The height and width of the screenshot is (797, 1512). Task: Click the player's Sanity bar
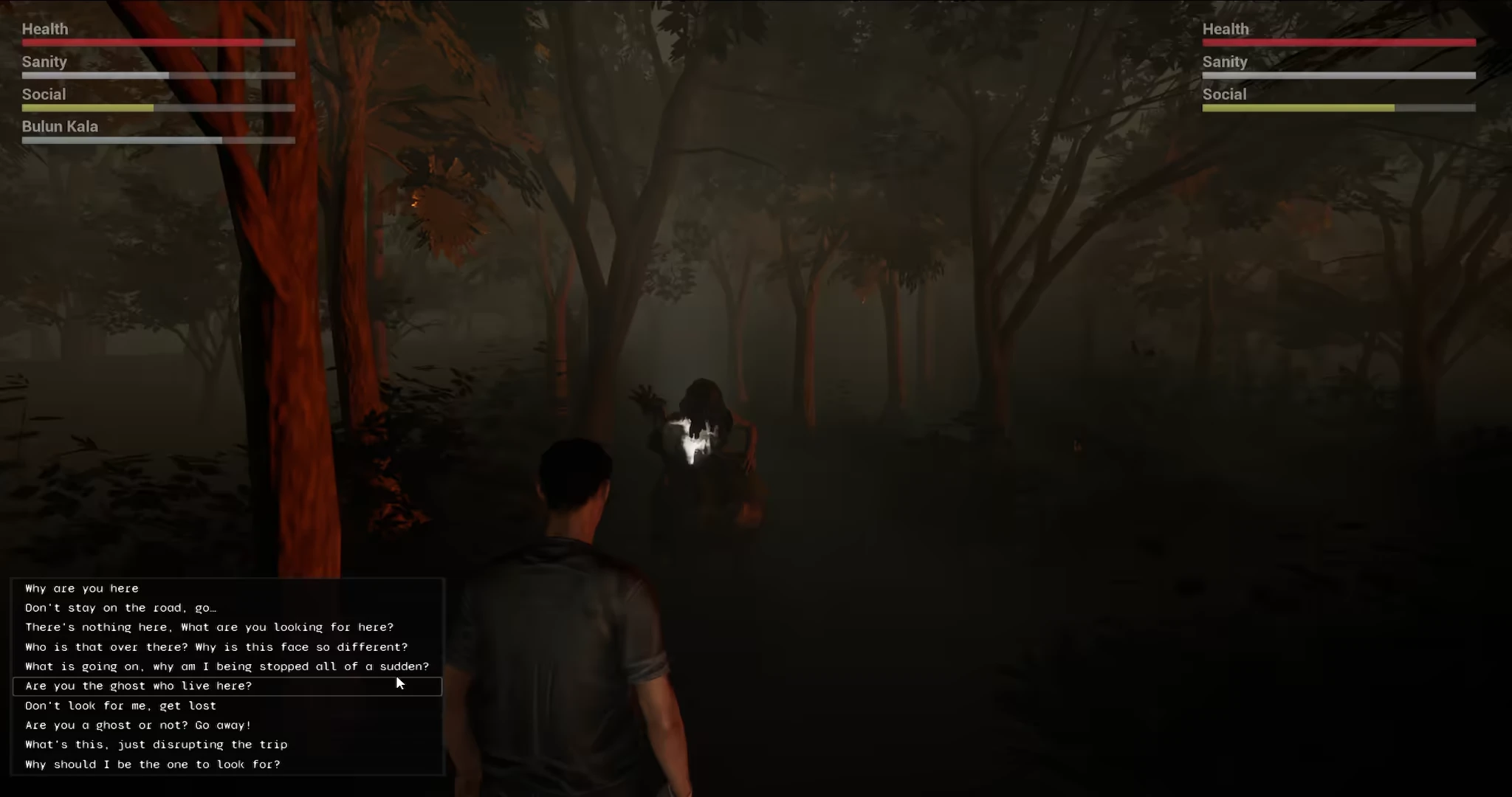tap(158, 75)
